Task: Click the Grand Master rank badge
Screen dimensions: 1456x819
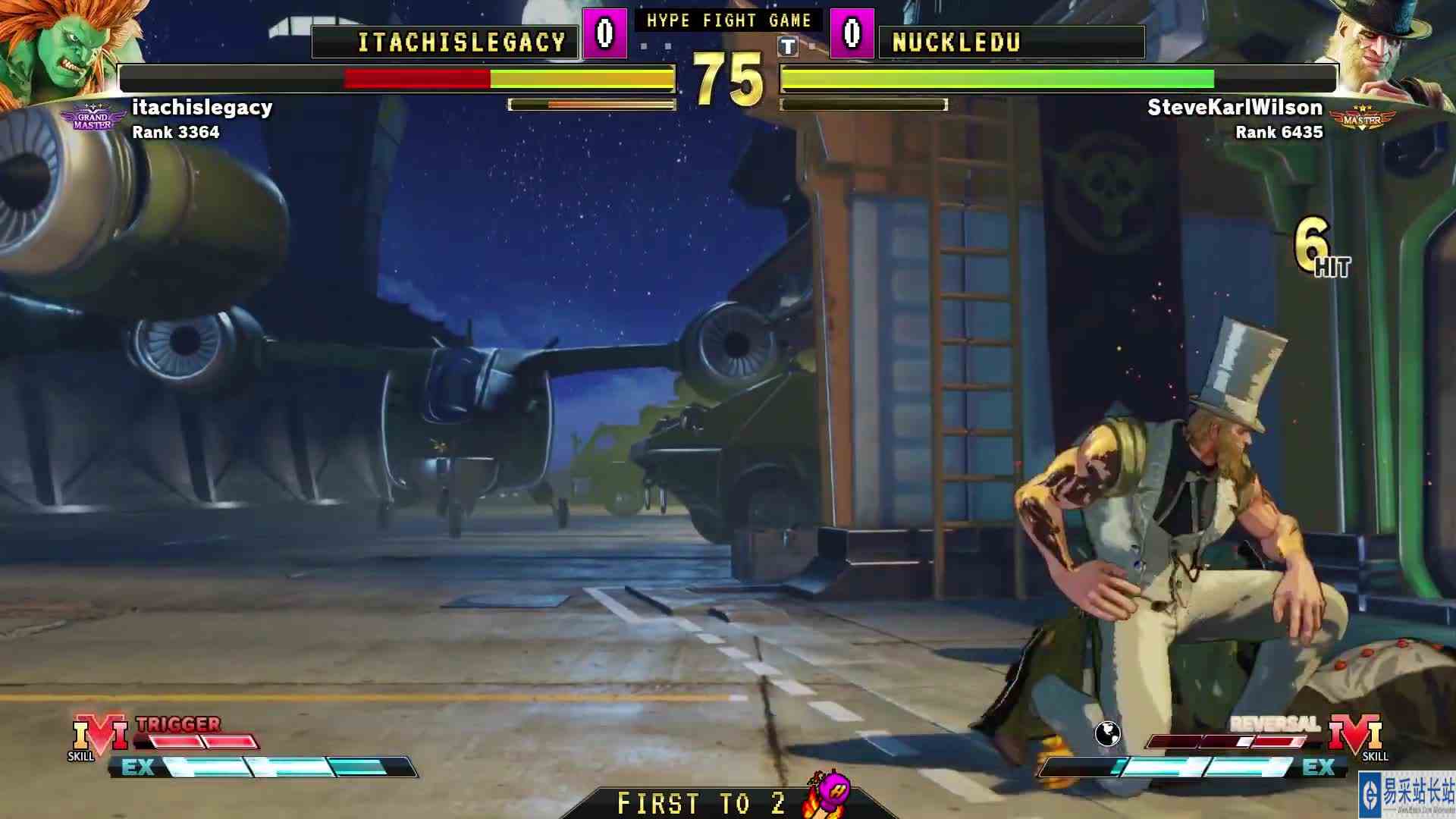Action: click(94, 115)
